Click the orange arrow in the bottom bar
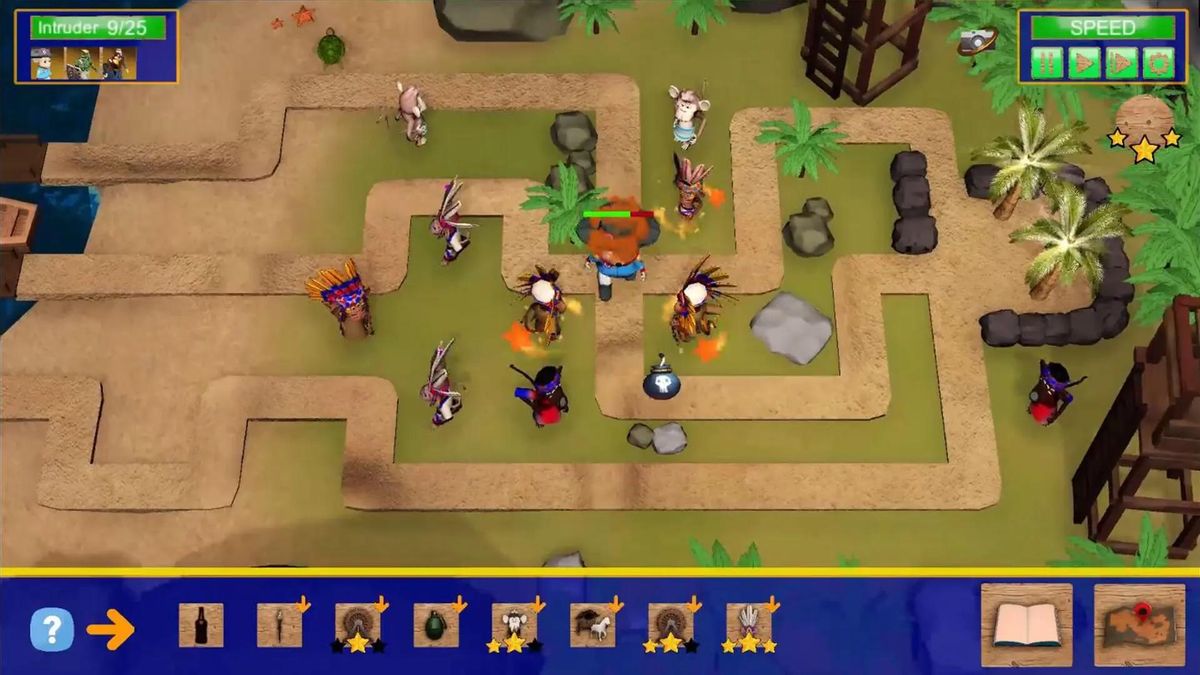1200x675 pixels. [110, 630]
